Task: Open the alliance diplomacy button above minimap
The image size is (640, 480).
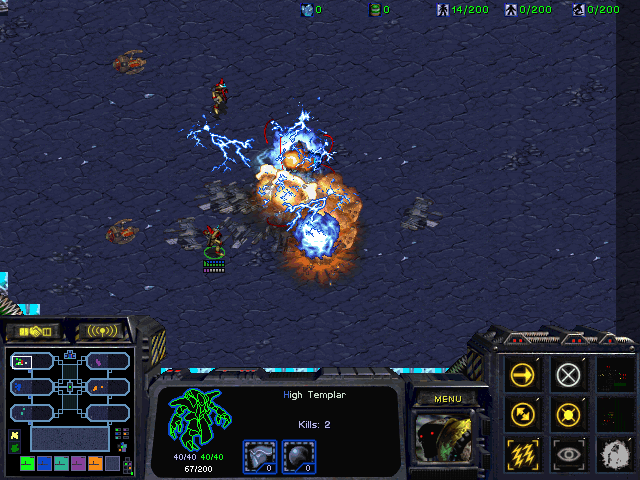Action: tap(32, 331)
